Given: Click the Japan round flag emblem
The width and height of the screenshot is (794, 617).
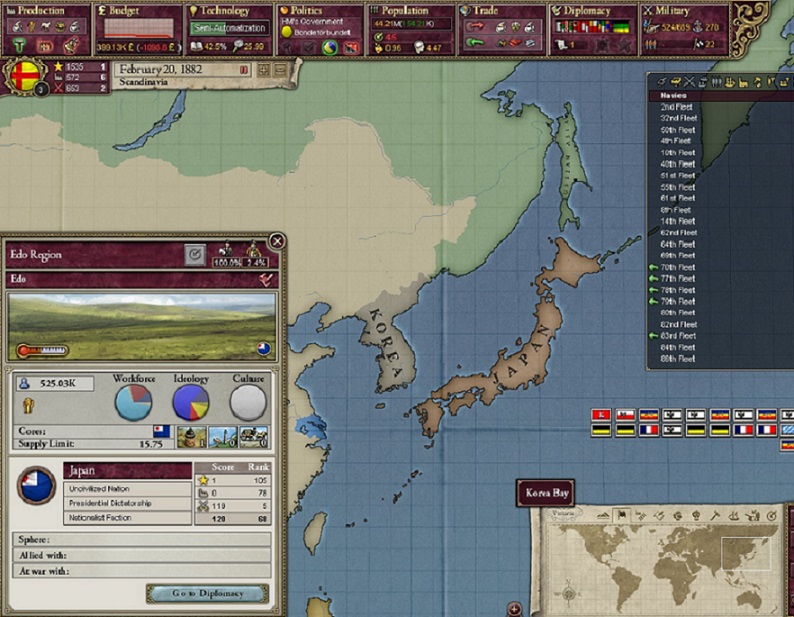Looking at the screenshot, I should point(37,486).
